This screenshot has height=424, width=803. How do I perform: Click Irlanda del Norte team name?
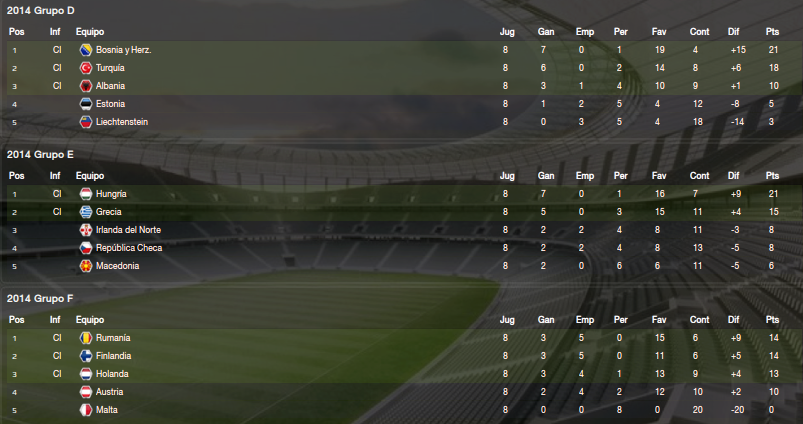pos(128,230)
